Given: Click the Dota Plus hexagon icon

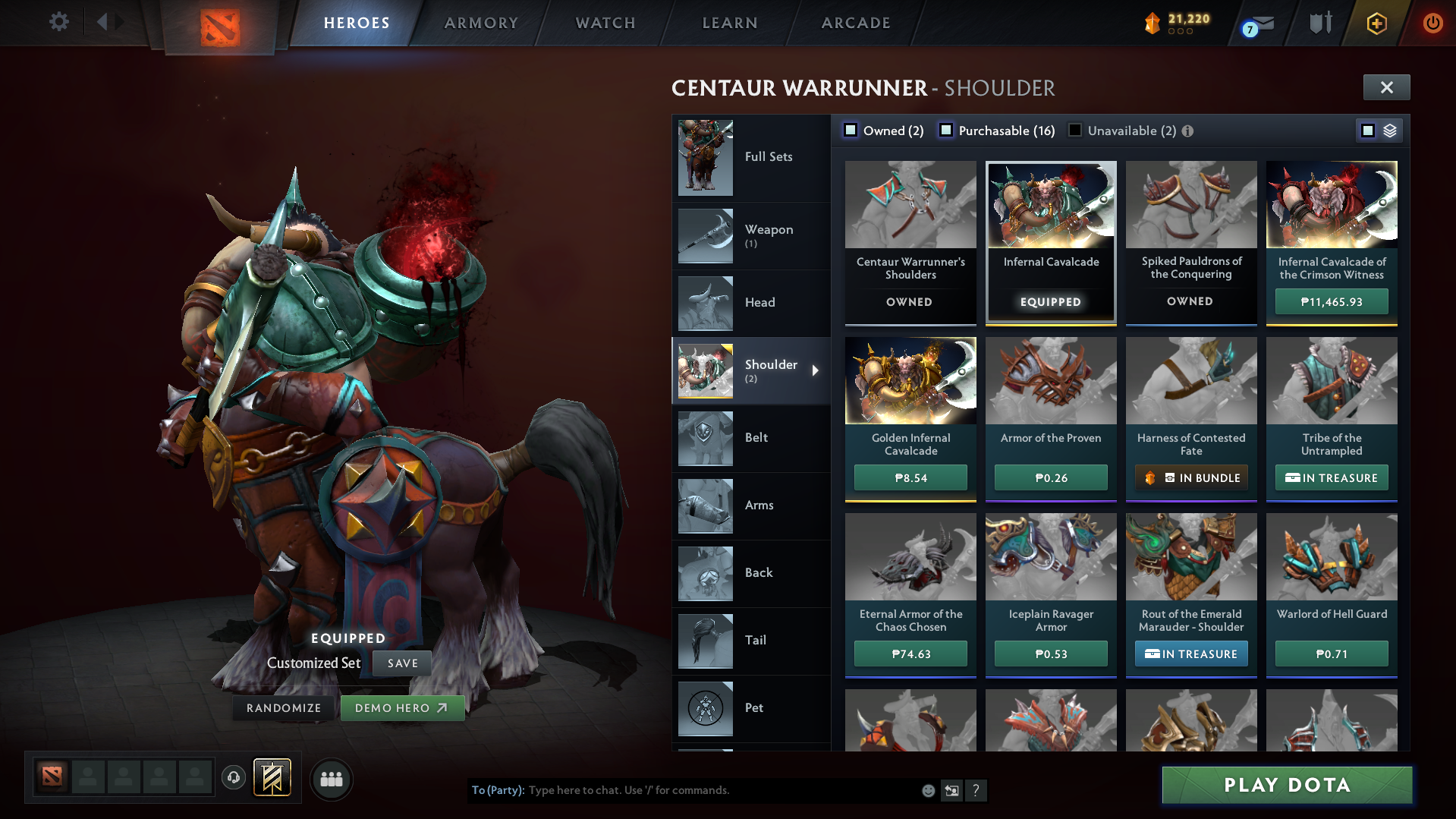Looking at the screenshot, I should click(1377, 23).
